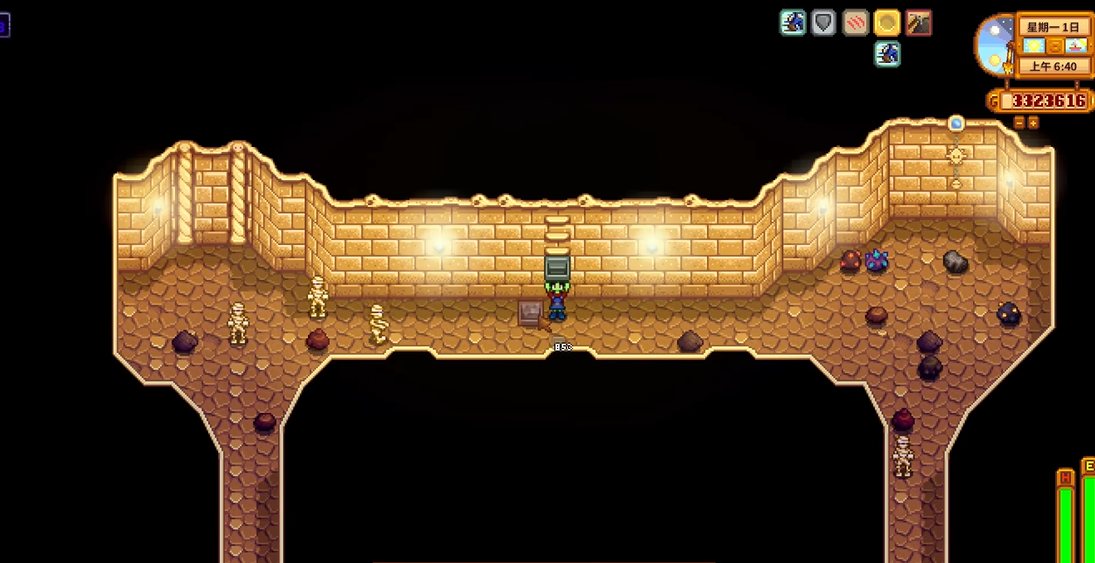This screenshot has width=1095, height=563.
Task: Zoom out with the minus button
Action: click(1019, 122)
